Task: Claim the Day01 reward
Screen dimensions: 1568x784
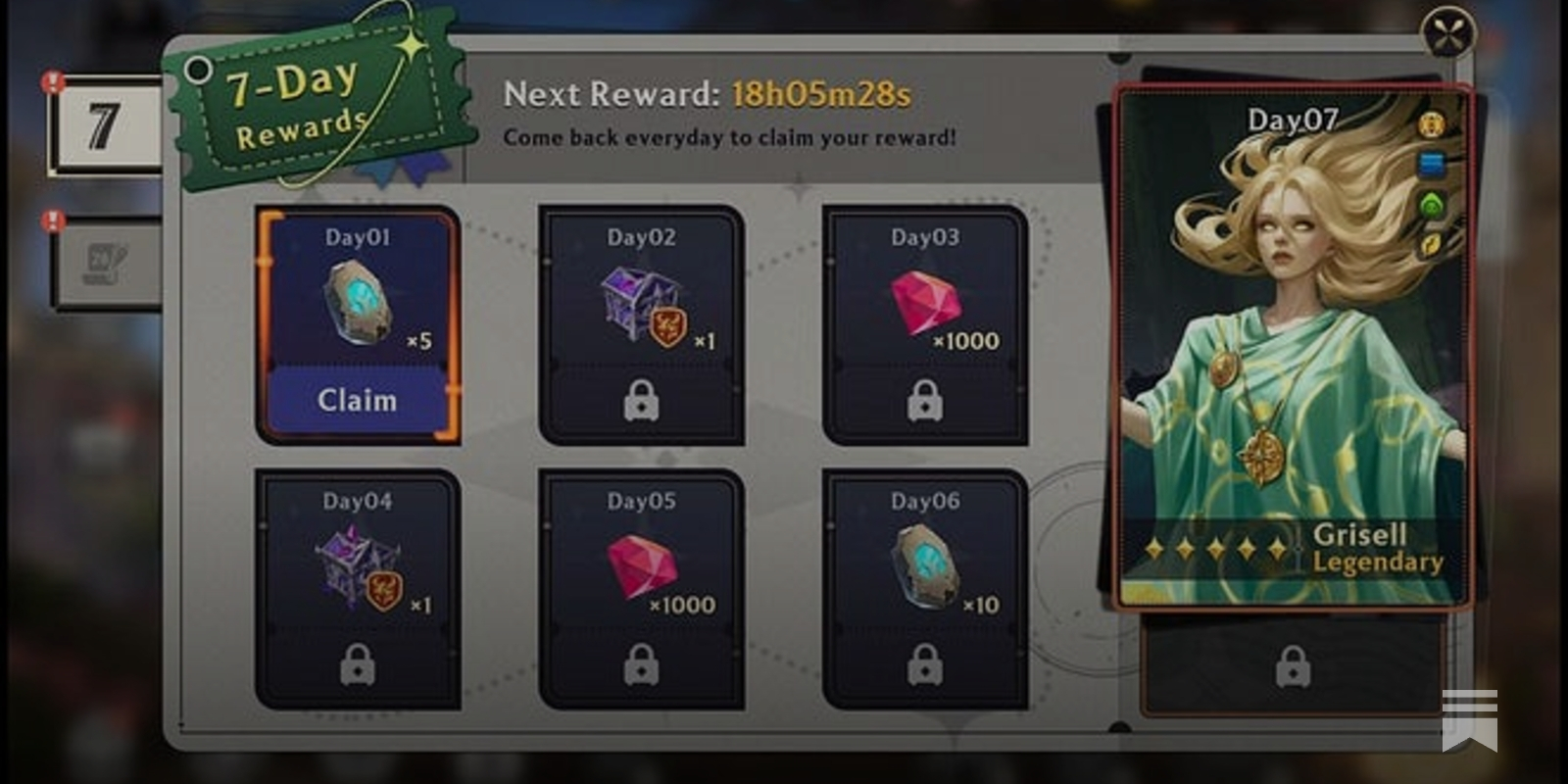Action: 358,400
